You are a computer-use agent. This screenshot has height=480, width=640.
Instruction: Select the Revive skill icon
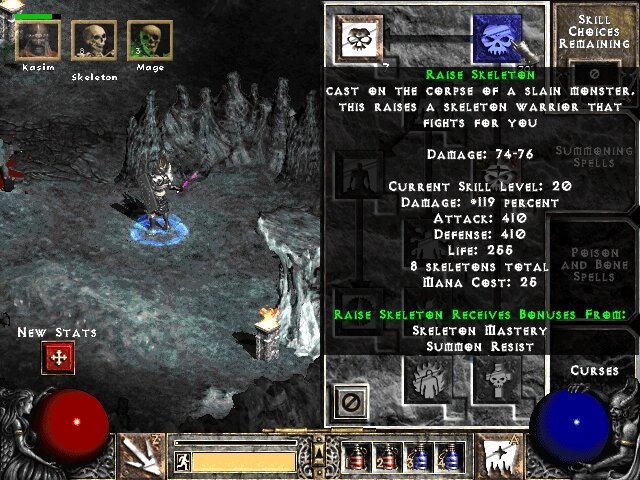[x=497, y=379]
